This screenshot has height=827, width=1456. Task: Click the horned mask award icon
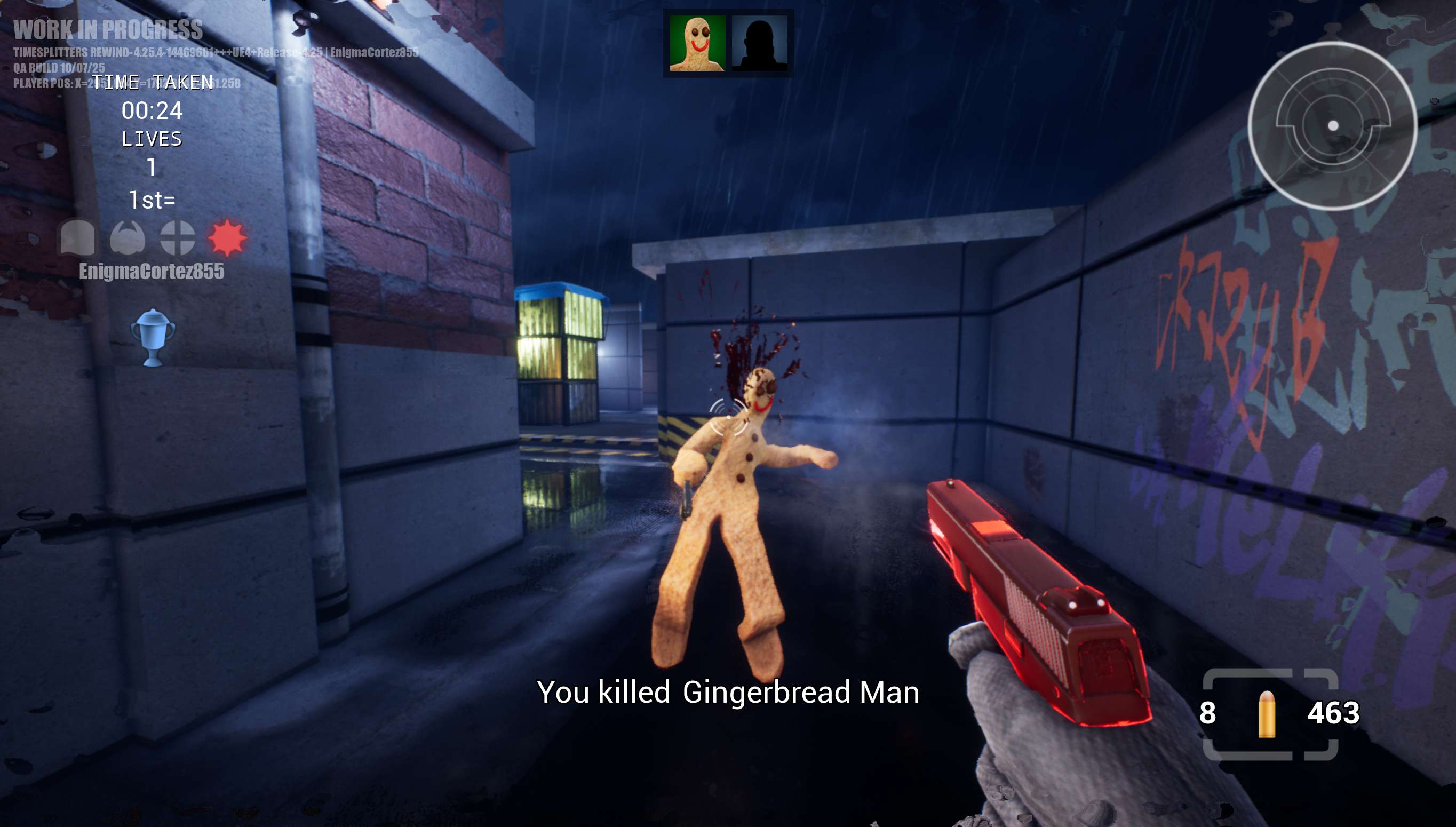point(128,237)
